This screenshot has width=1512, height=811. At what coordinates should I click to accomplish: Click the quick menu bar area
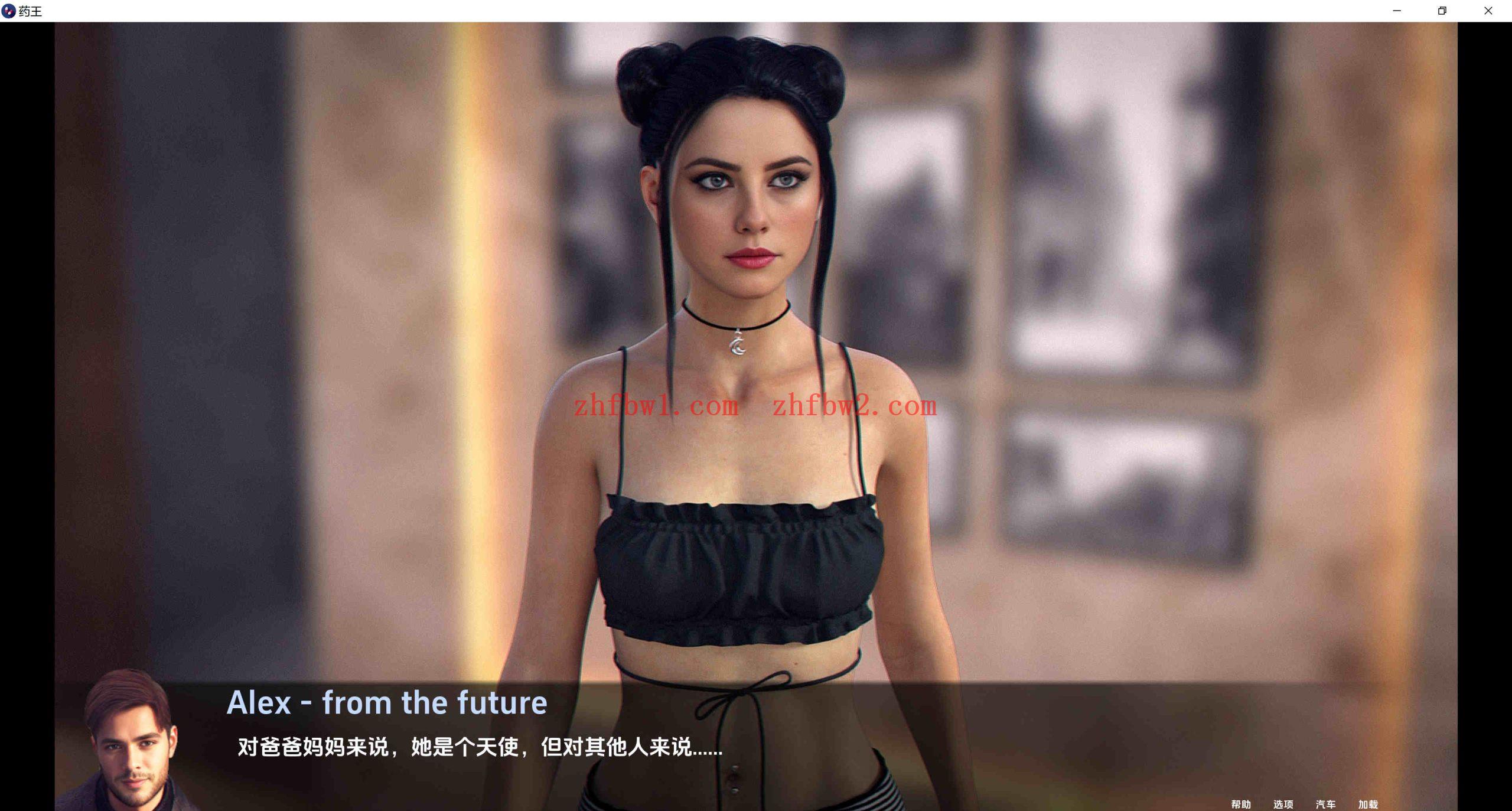1305,804
